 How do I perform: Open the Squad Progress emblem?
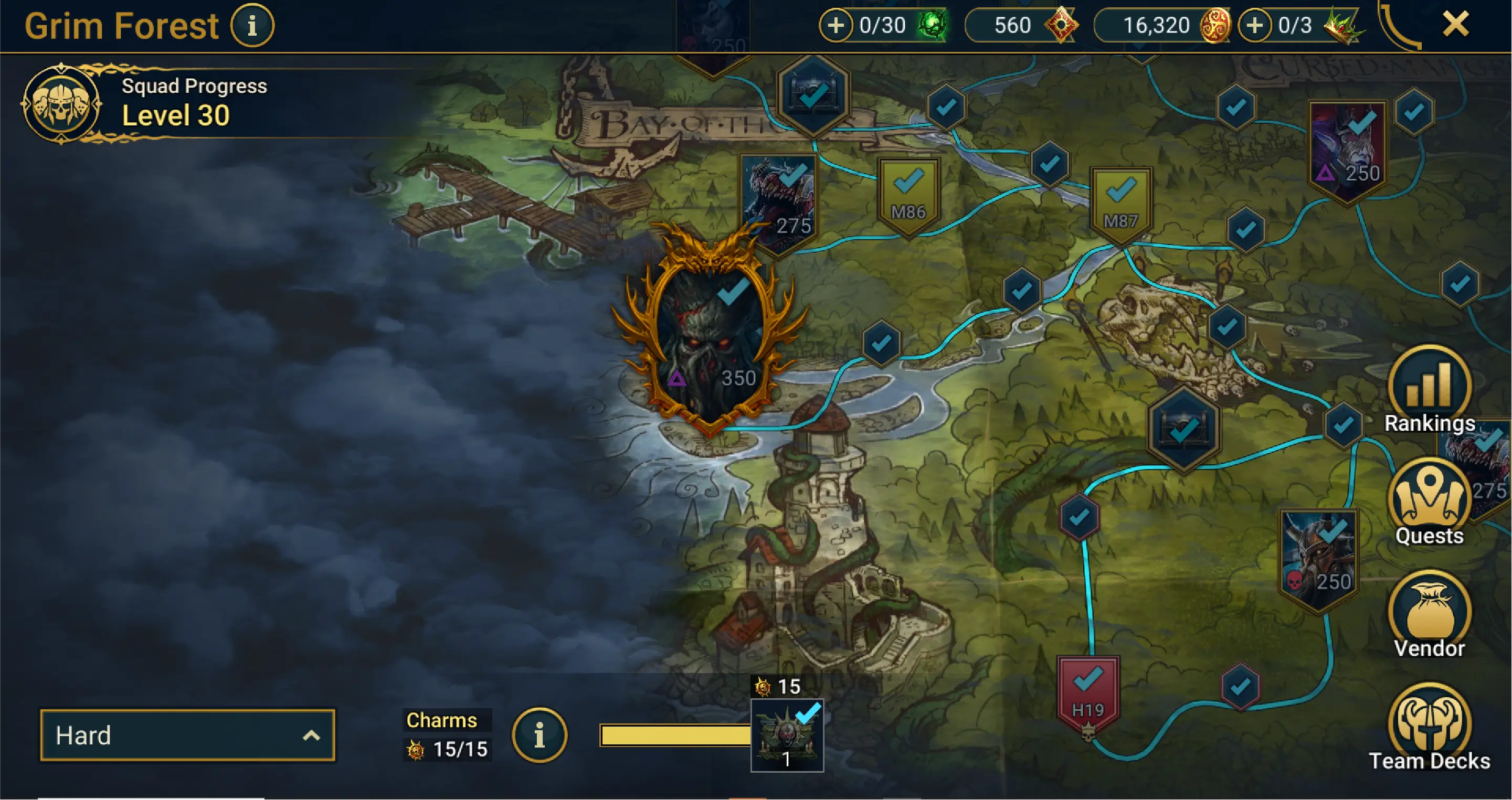click(x=61, y=104)
